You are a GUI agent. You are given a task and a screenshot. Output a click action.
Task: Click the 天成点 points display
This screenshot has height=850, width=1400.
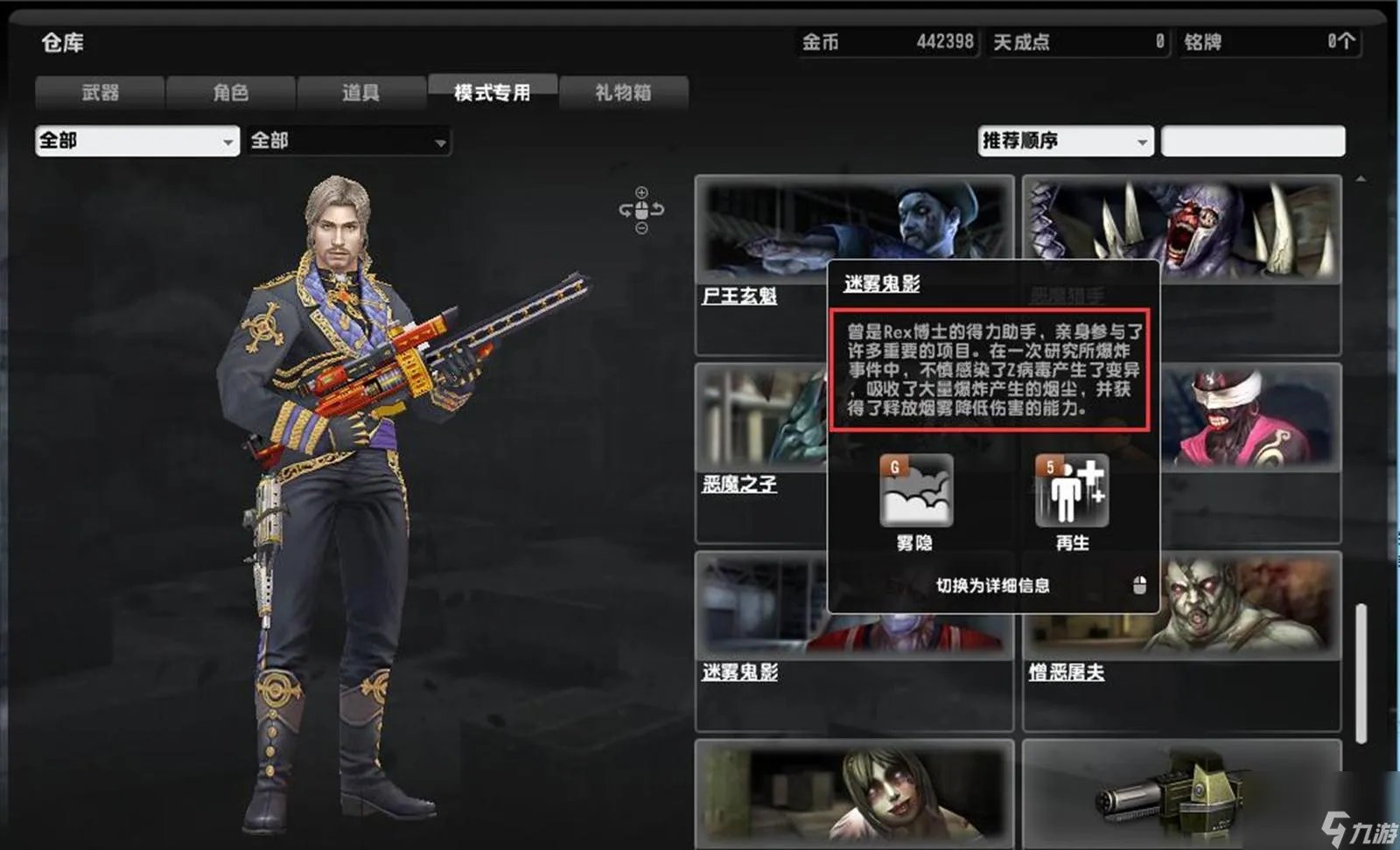[1076, 40]
